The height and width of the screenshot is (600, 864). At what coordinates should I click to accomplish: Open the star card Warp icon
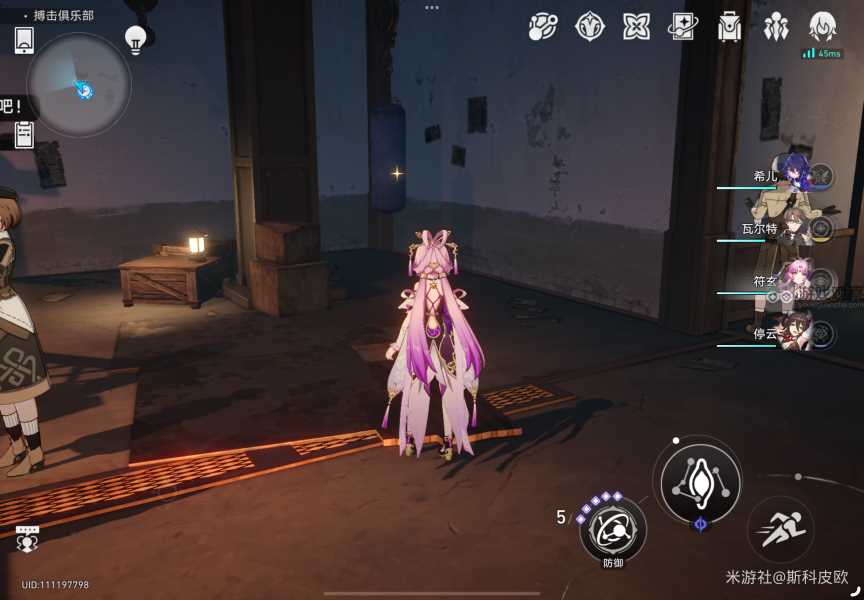point(684,27)
